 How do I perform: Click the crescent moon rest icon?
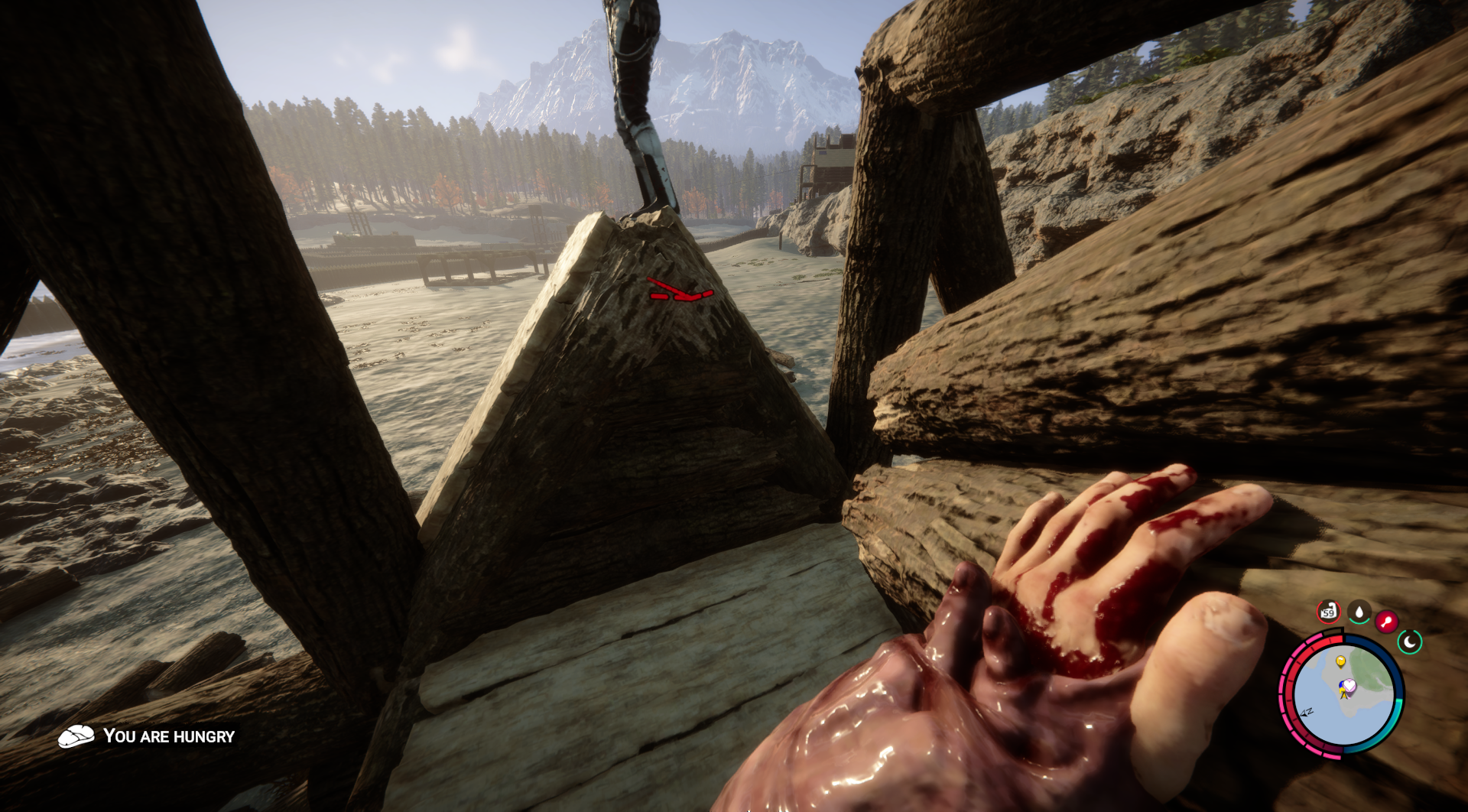click(x=1410, y=641)
